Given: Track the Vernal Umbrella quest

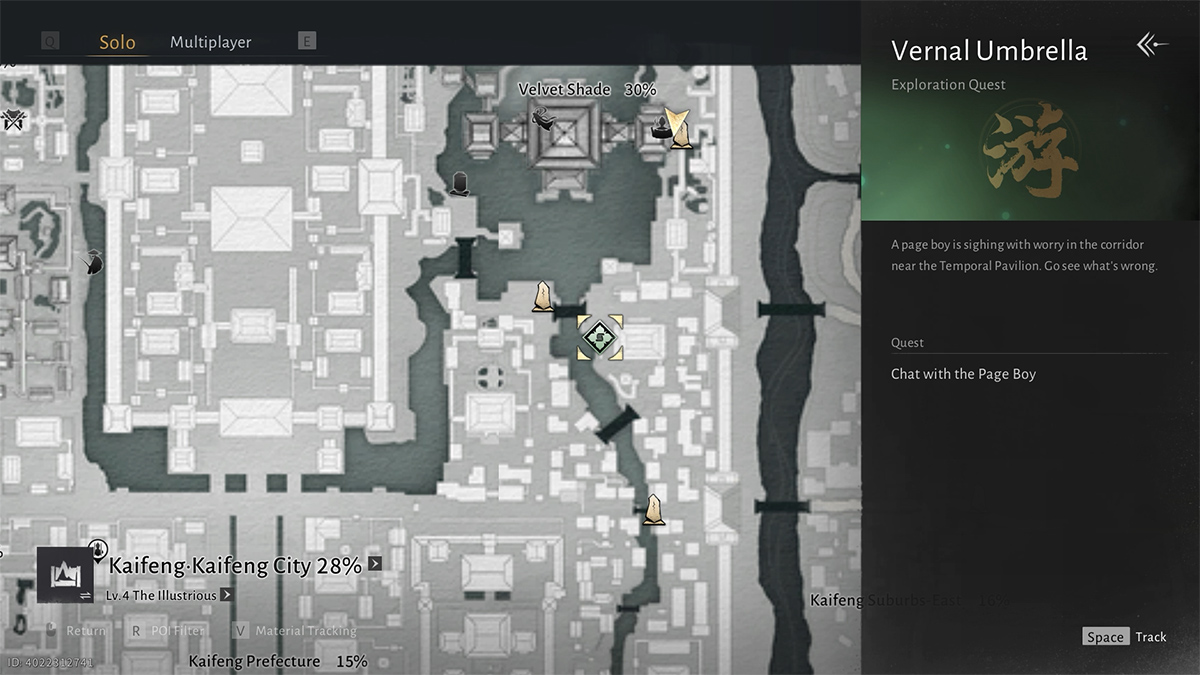Looking at the screenshot, I should pos(1125,637).
